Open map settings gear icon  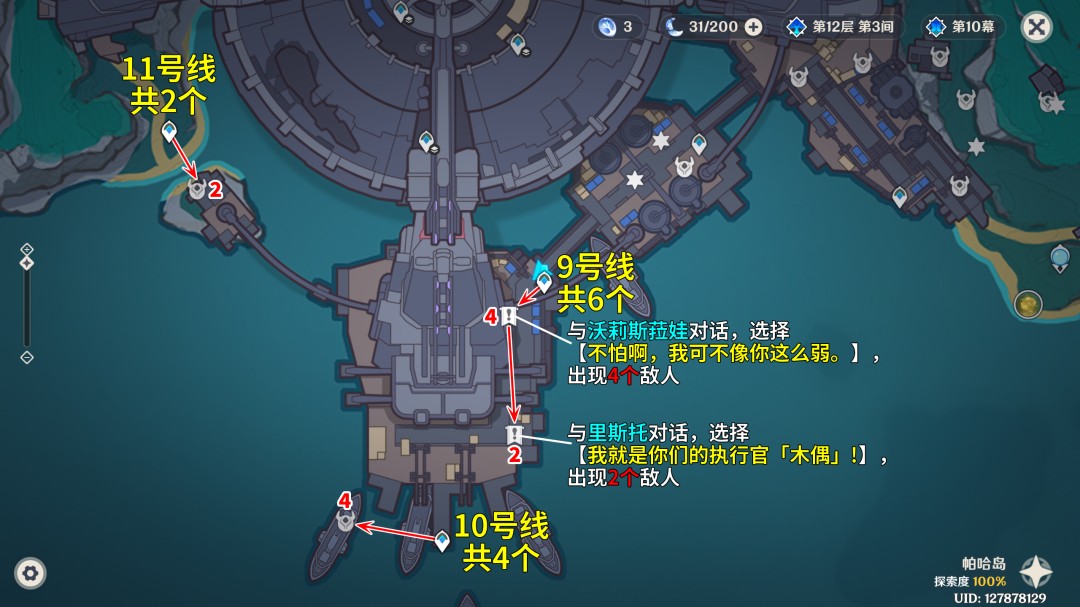(x=30, y=573)
